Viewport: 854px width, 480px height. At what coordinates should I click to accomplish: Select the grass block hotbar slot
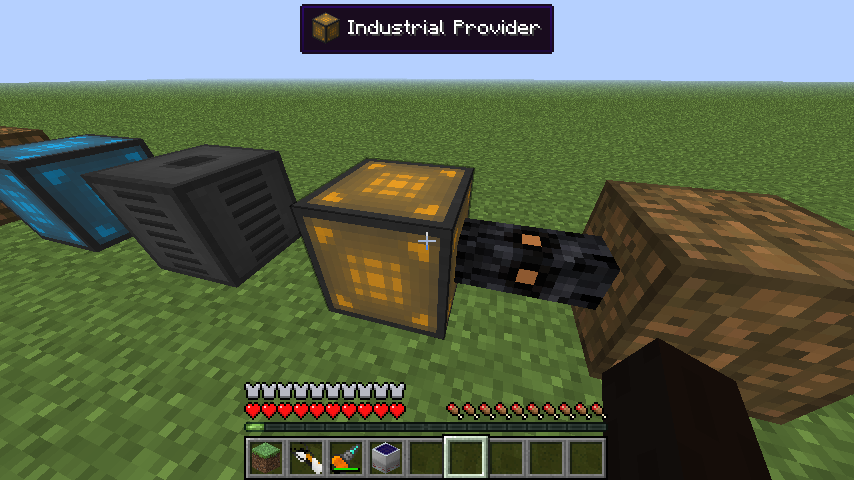click(265, 458)
